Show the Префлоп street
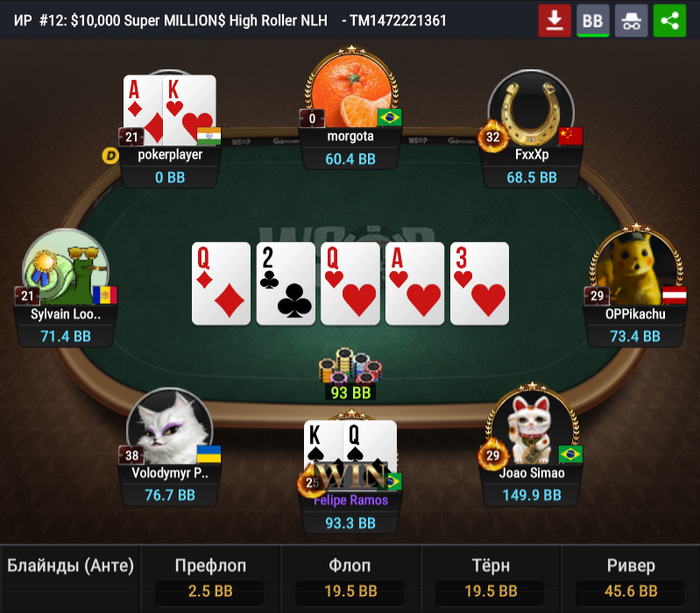 [210, 578]
